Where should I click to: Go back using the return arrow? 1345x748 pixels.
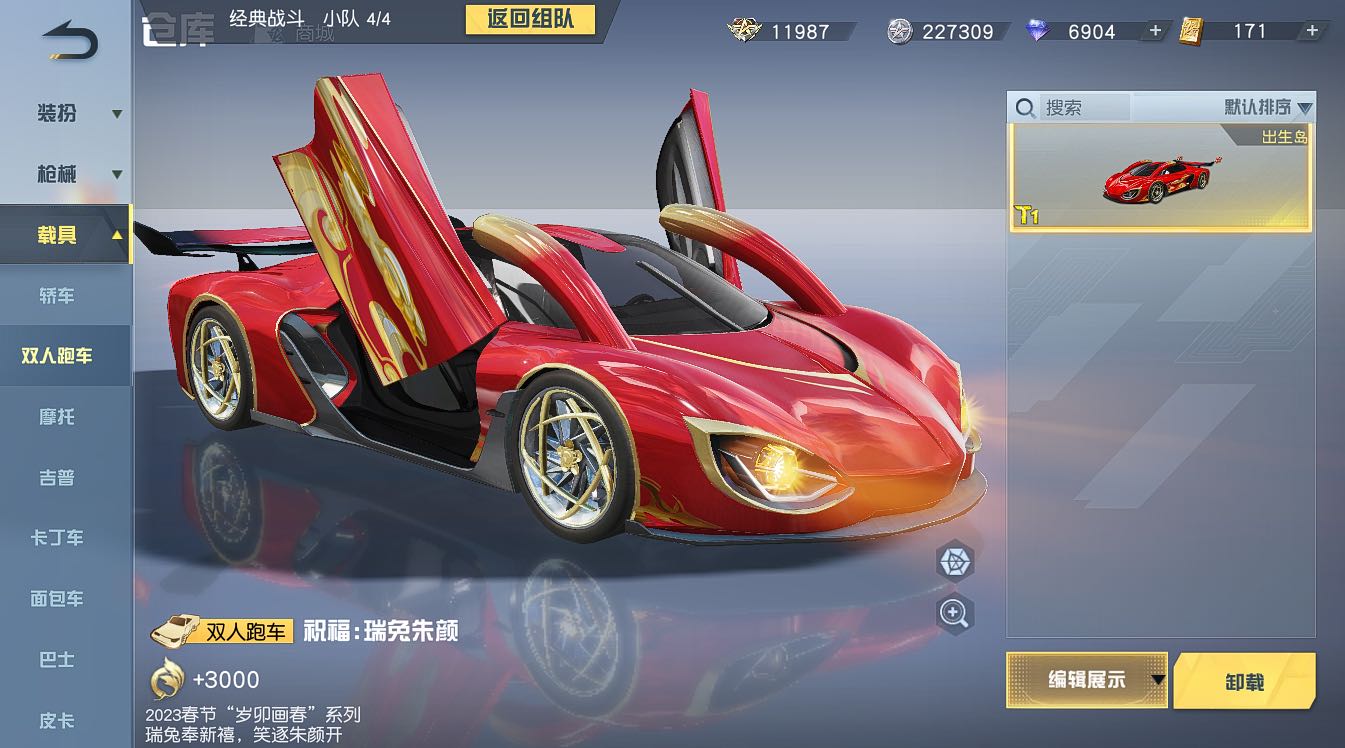pyautogui.click(x=68, y=39)
